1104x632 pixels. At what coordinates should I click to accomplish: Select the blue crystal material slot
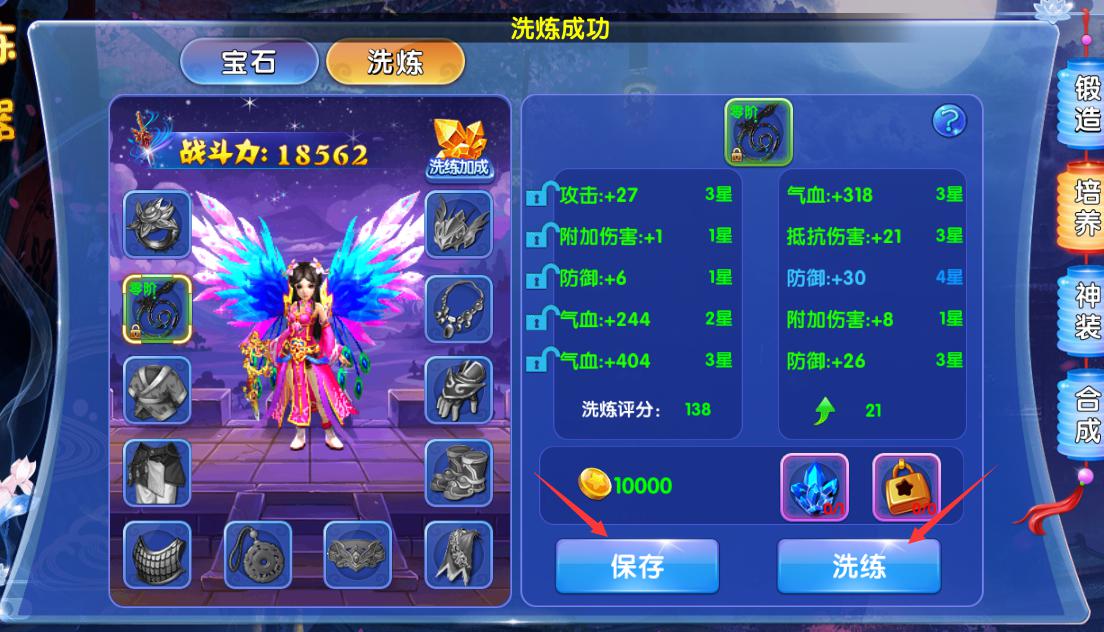(x=814, y=487)
